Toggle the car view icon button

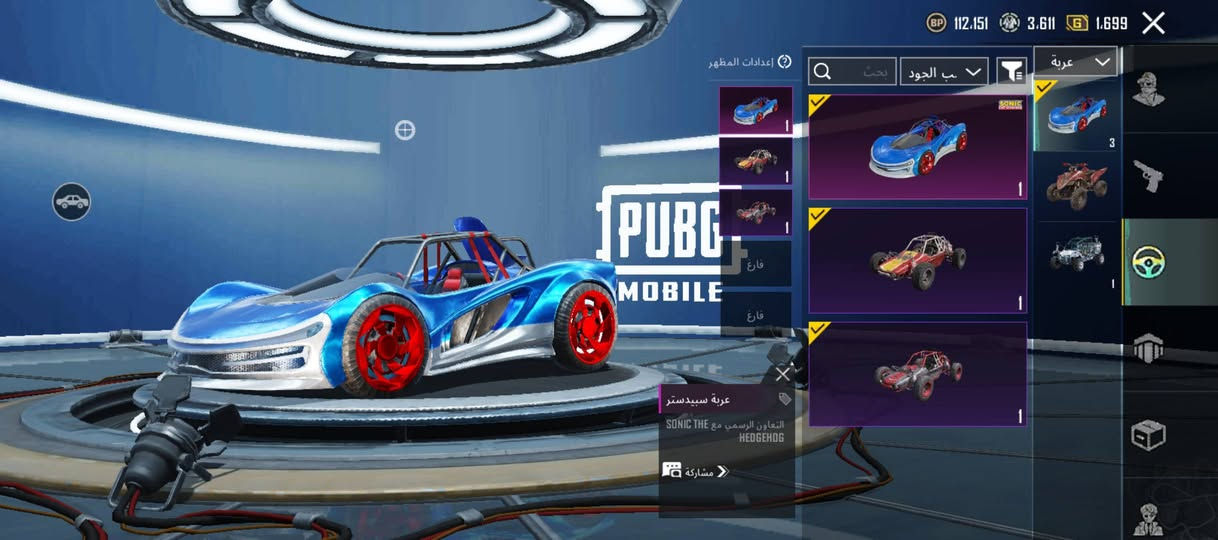coord(72,202)
